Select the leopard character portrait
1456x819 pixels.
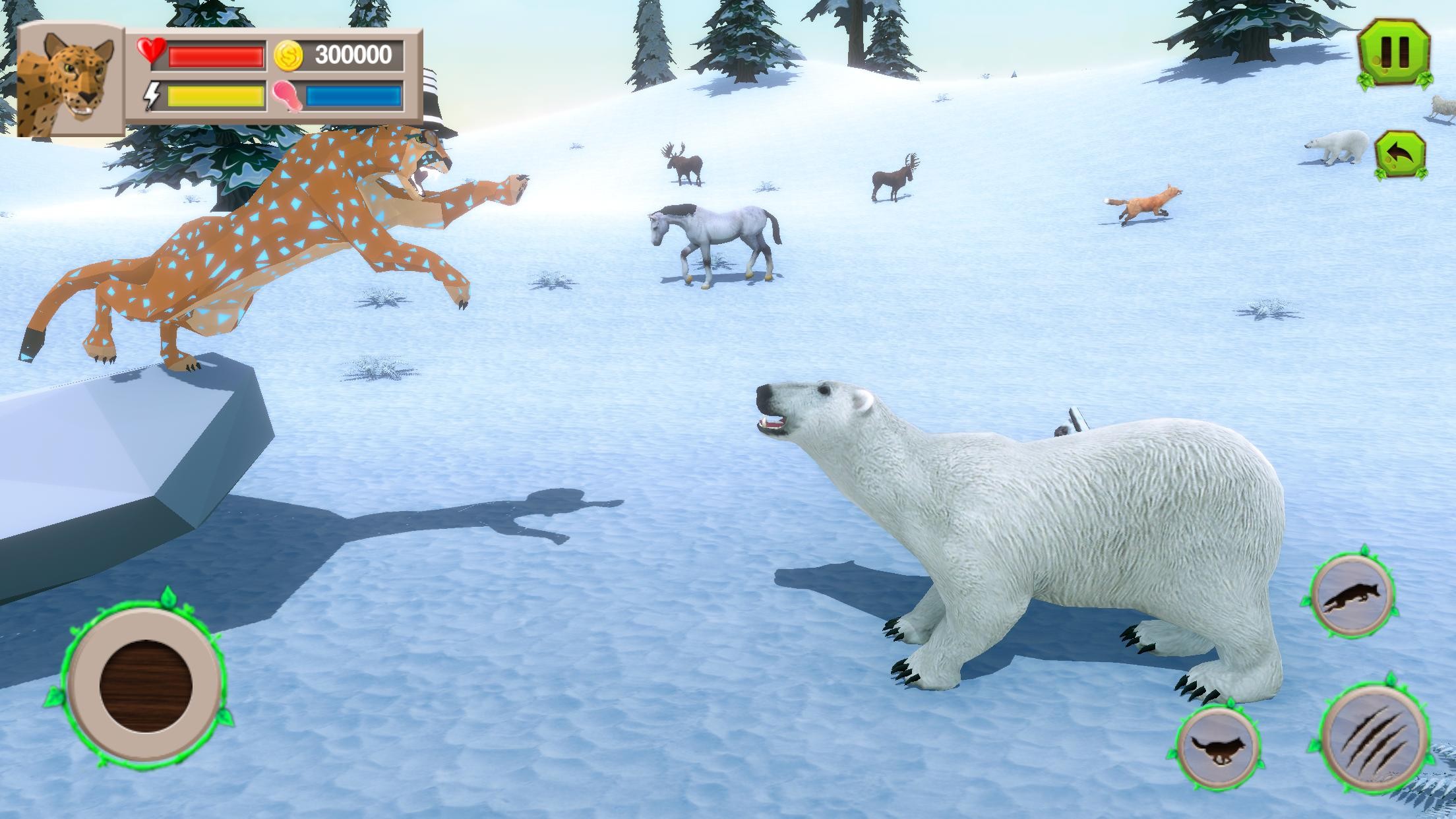pyautogui.click(x=68, y=82)
